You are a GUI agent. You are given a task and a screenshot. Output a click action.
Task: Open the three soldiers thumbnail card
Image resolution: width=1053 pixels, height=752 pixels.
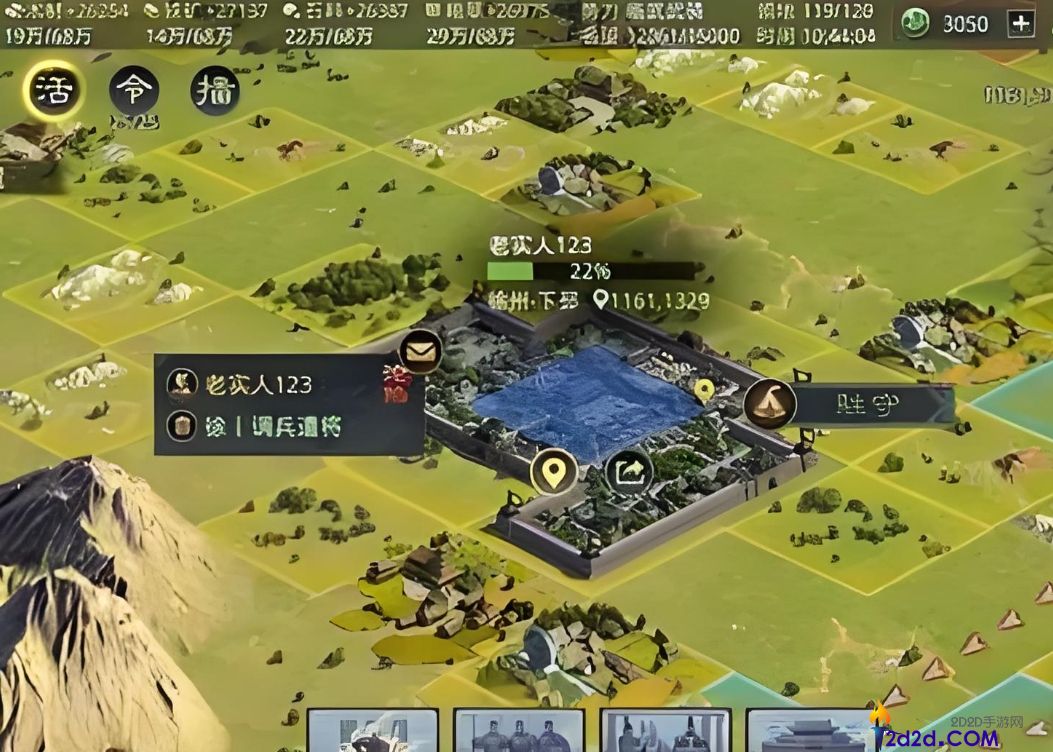pyautogui.click(x=518, y=731)
